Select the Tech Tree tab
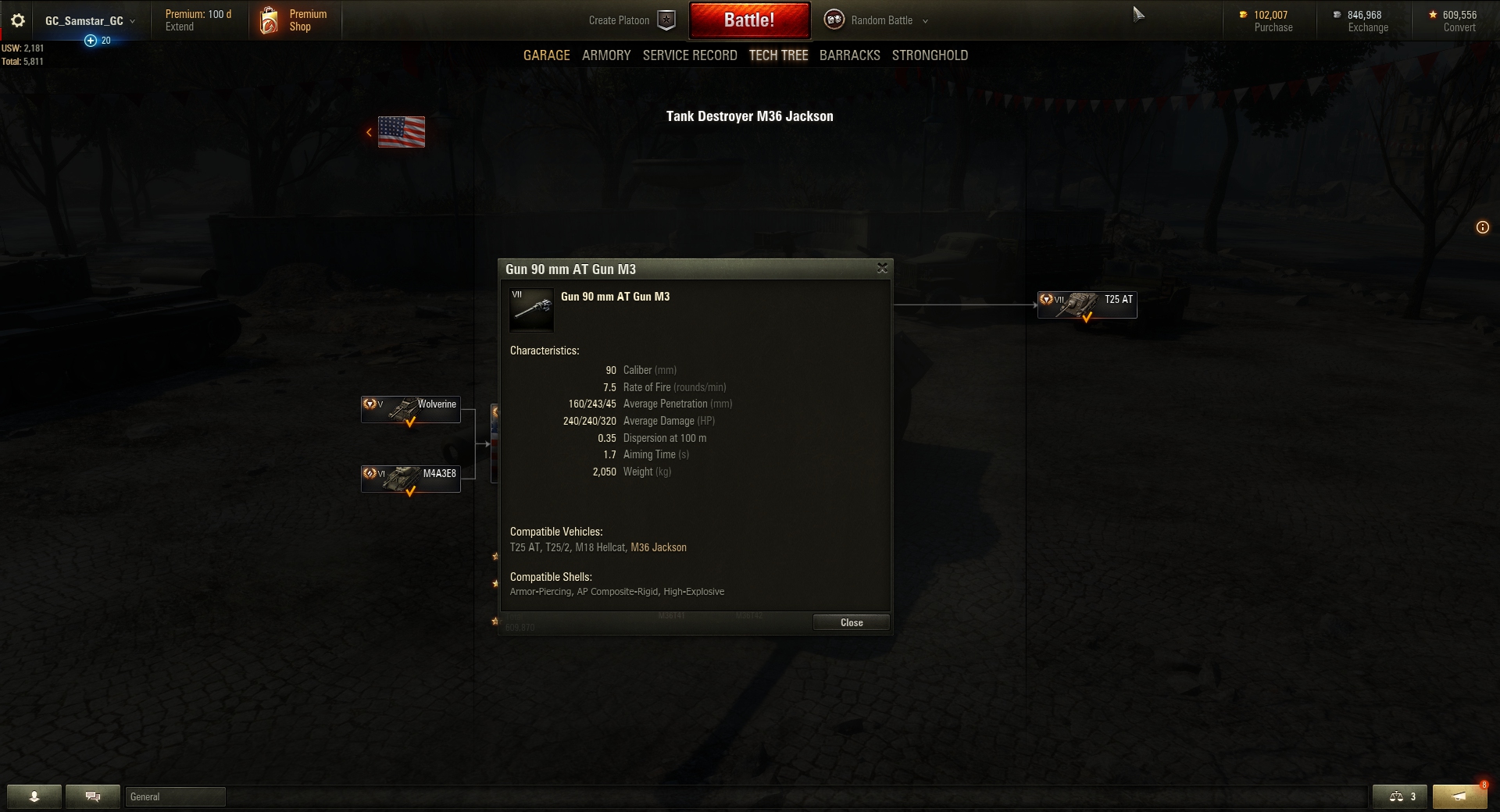 click(778, 55)
